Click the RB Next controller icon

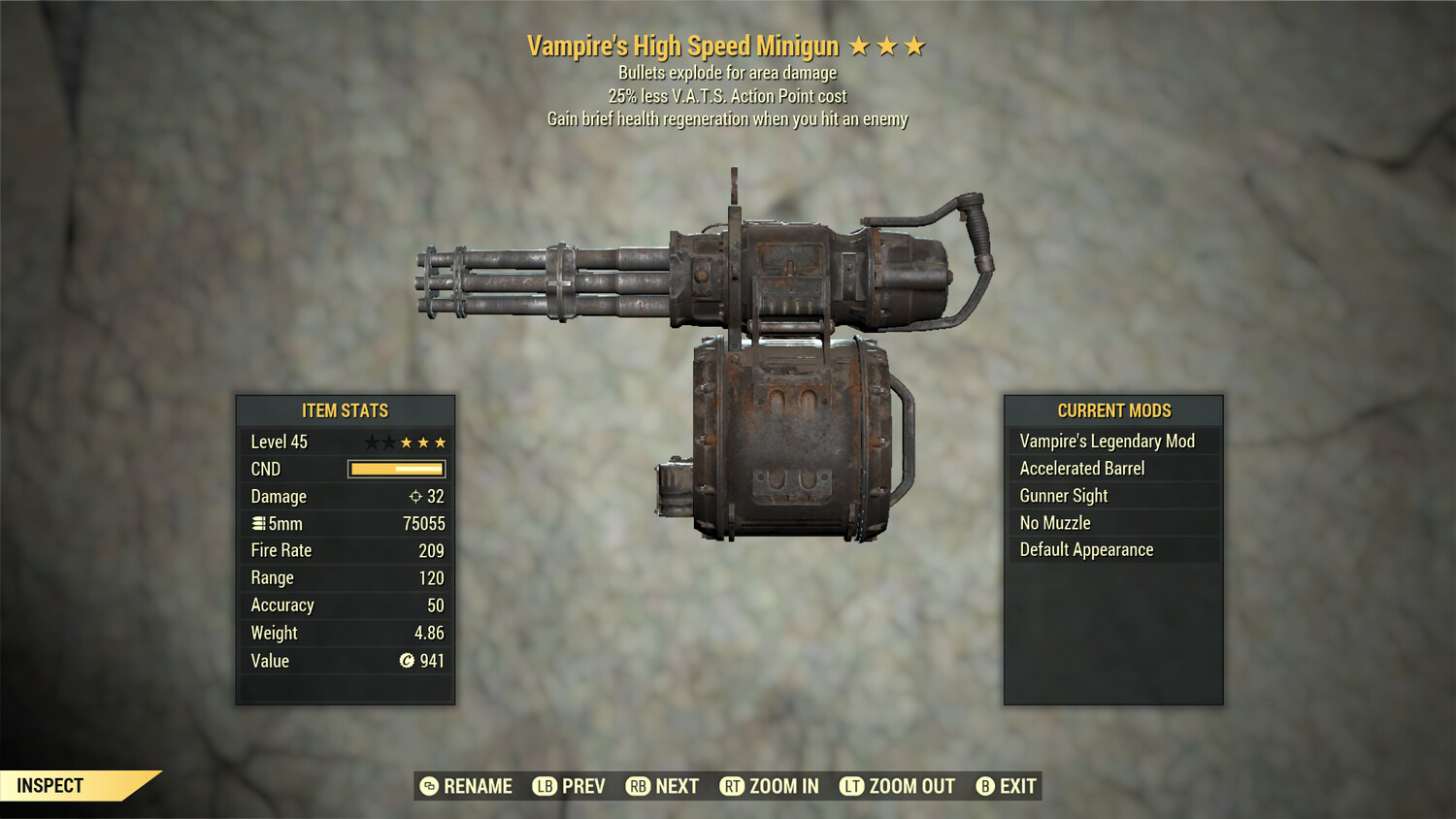pyautogui.click(x=637, y=786)
